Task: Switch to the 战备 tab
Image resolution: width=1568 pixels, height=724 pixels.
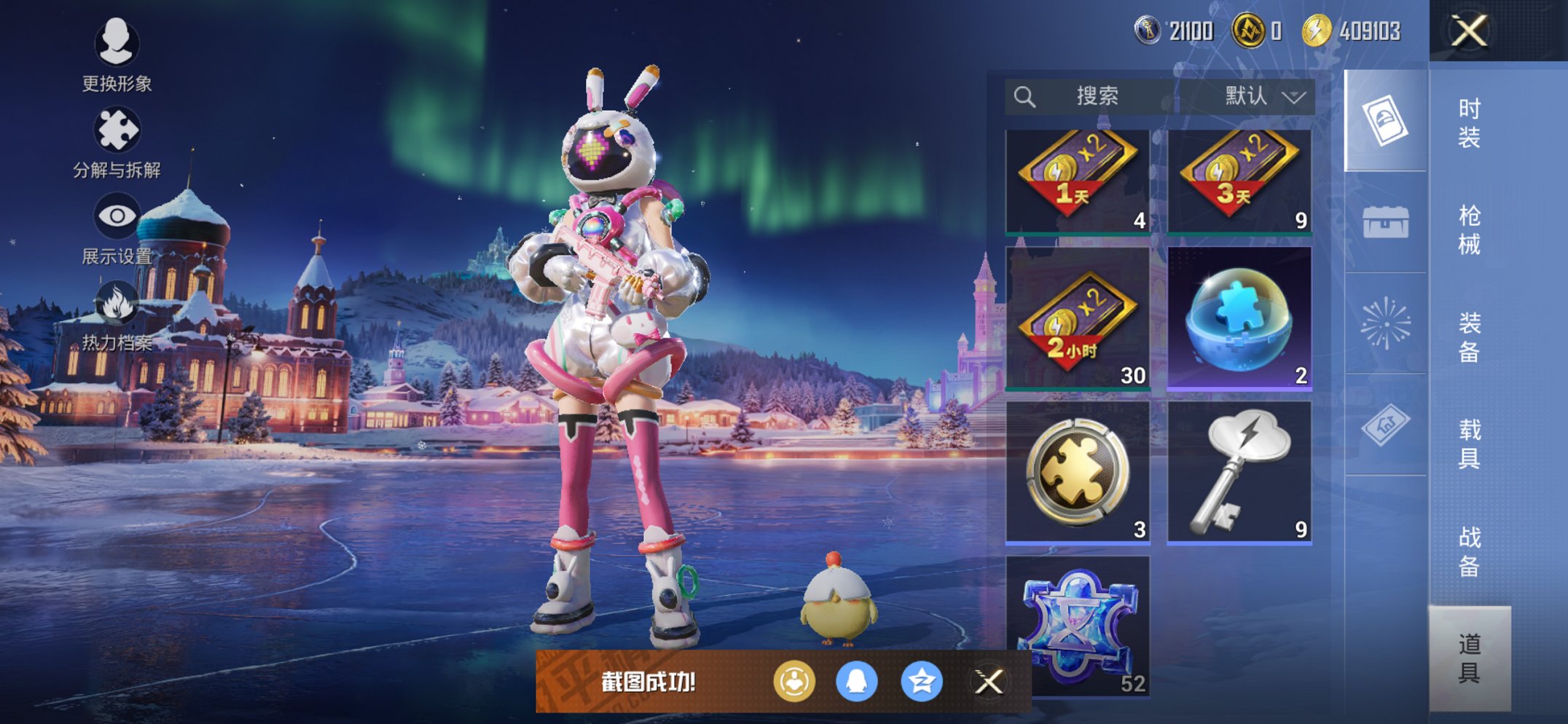Action: tap(1468, 551)
